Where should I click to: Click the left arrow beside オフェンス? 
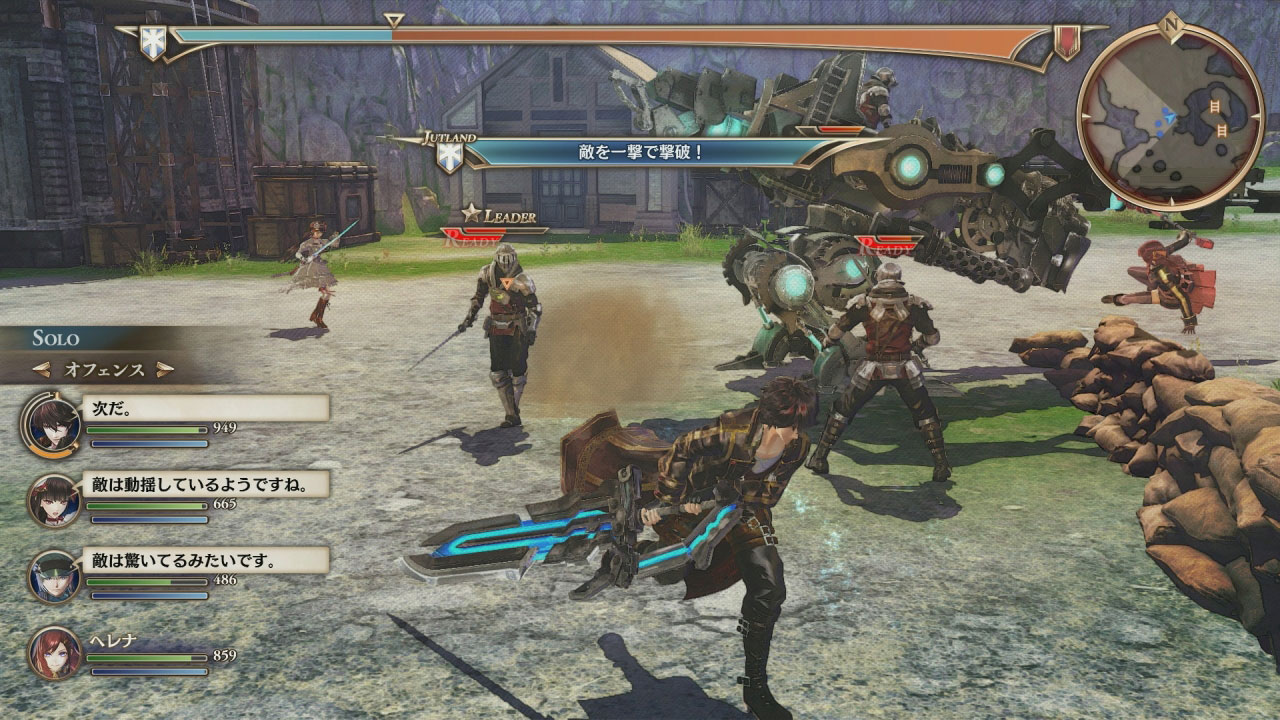42,370
